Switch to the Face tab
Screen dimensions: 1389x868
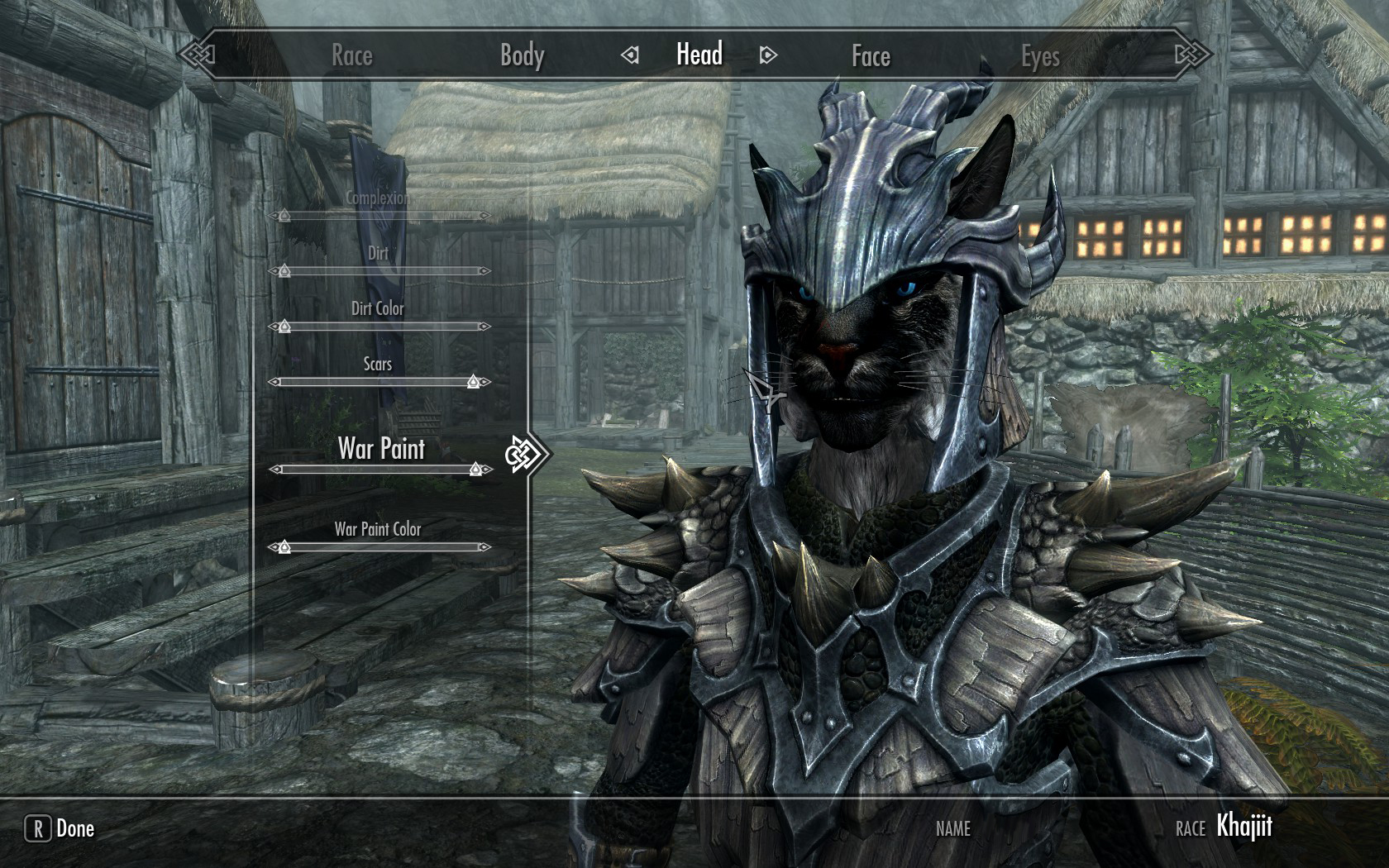[x=871, y=55]
